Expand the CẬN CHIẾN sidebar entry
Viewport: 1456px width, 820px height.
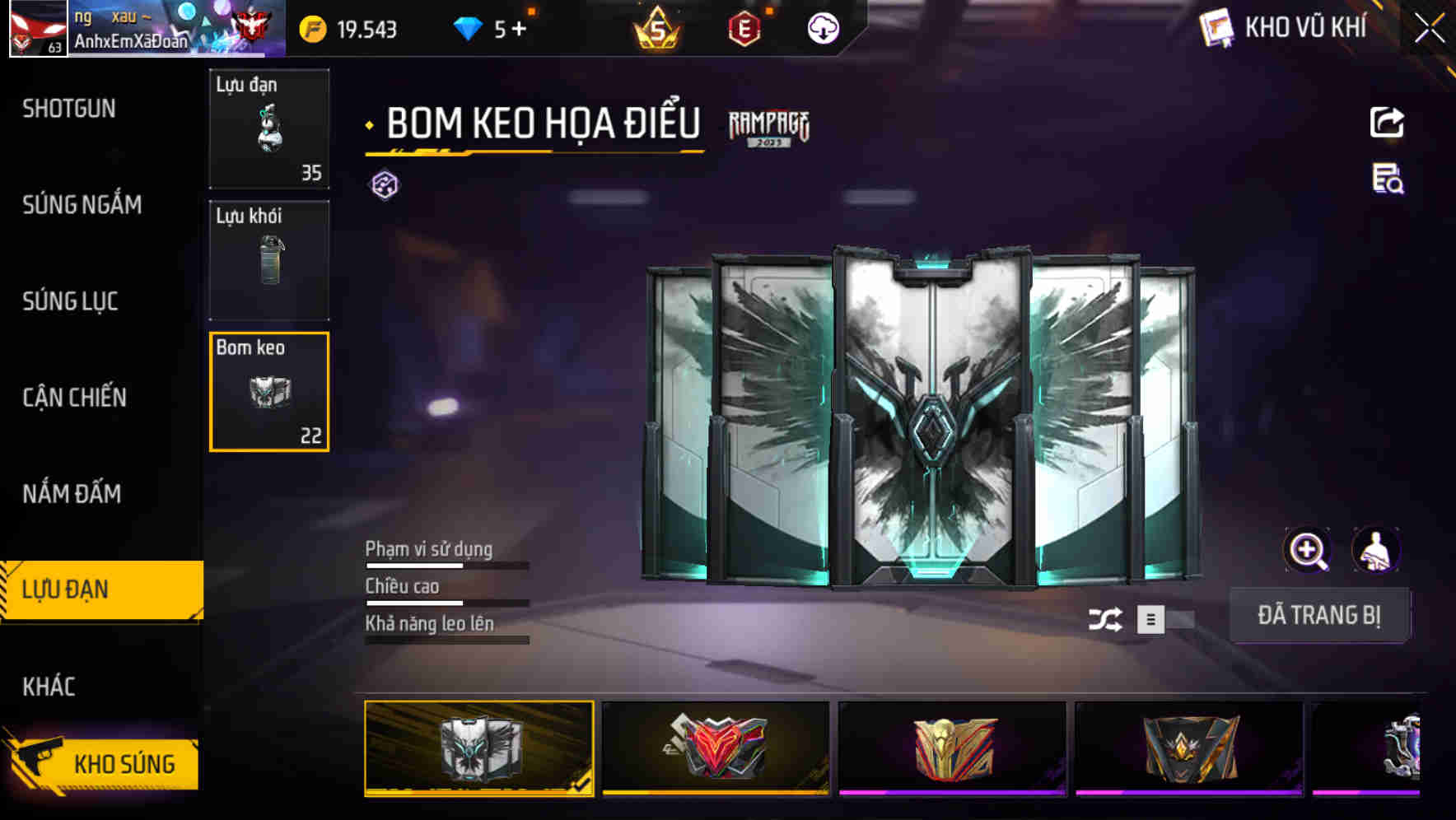click(76, 398)
